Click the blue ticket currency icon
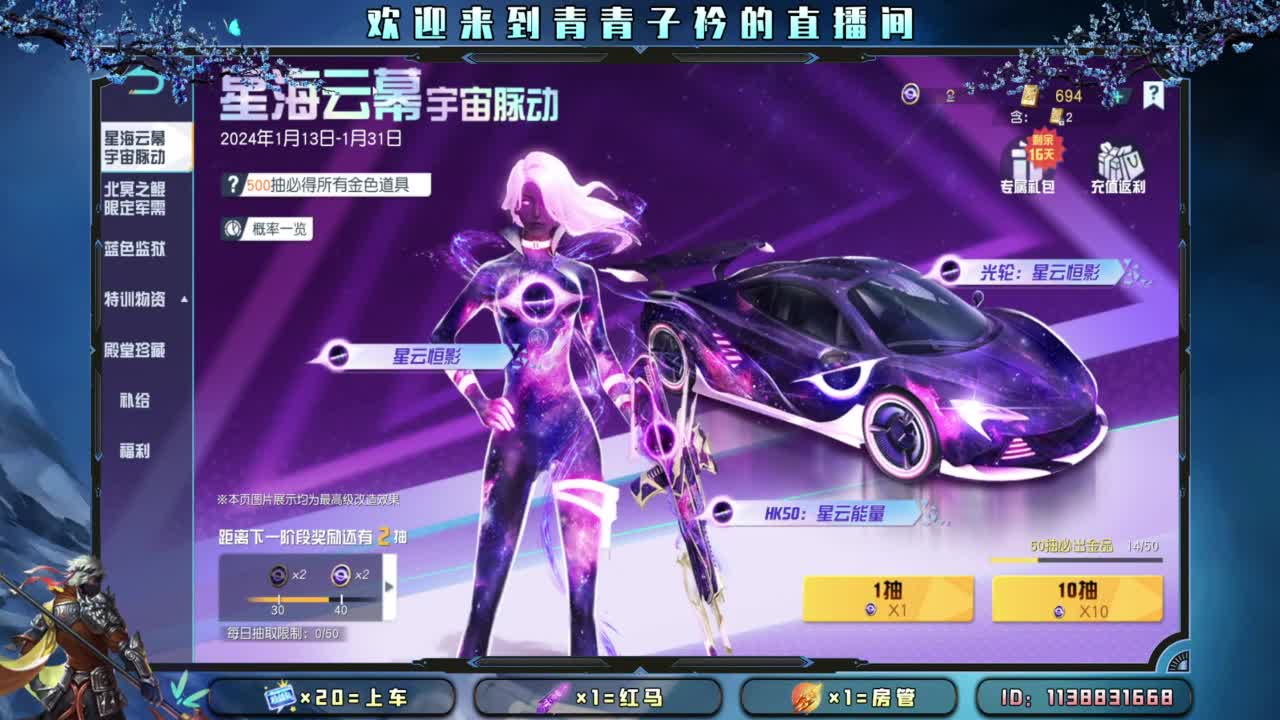 (x=911, y=96)
